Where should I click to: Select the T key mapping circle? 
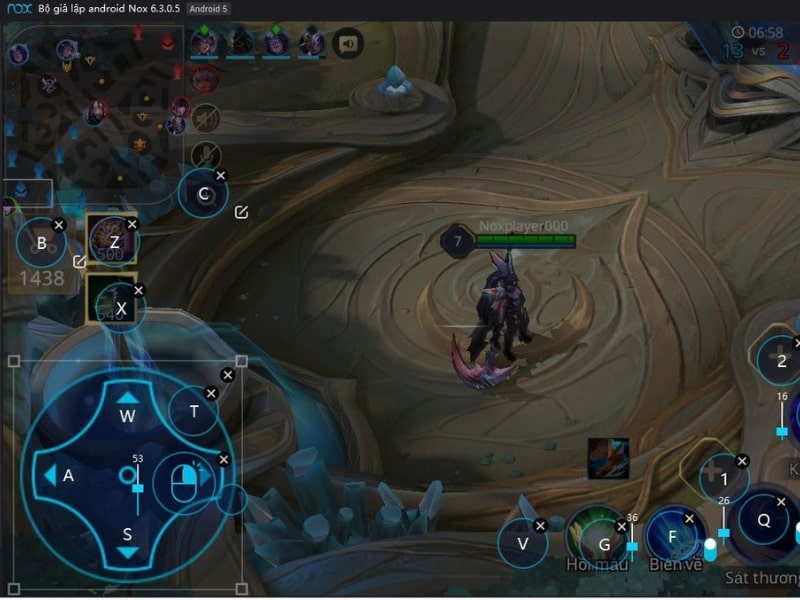pos(194,410)
